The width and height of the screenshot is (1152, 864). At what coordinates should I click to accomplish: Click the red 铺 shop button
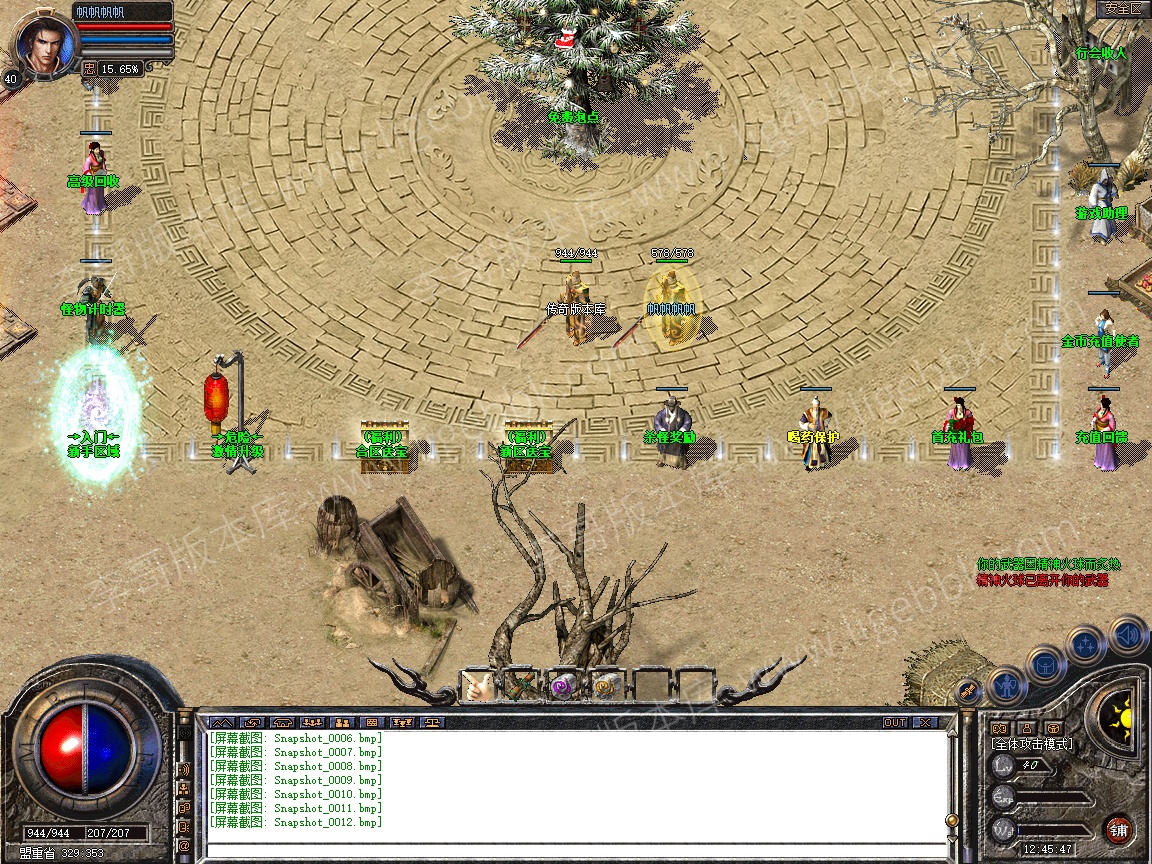point(1119,829)
